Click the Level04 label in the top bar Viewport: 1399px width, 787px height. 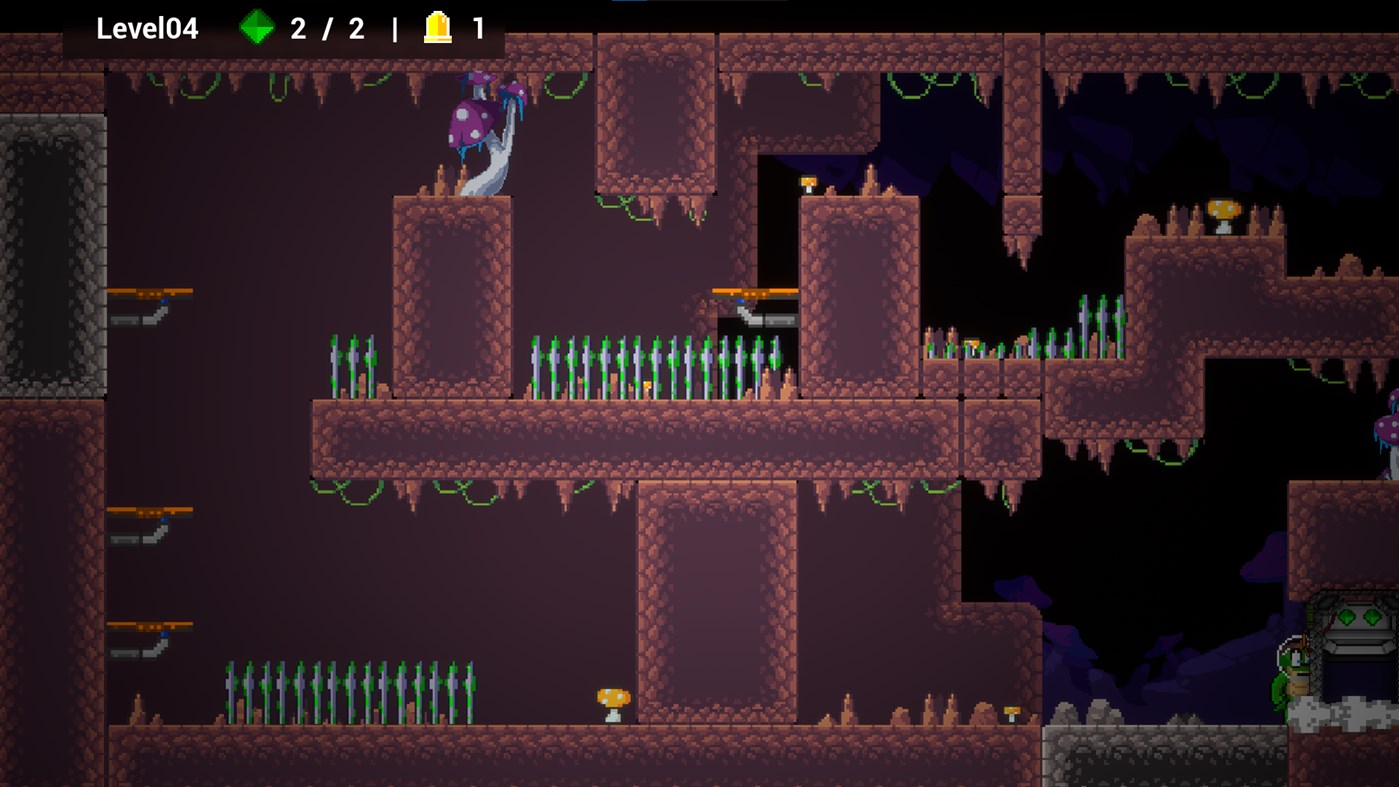(x=145, y=29)
